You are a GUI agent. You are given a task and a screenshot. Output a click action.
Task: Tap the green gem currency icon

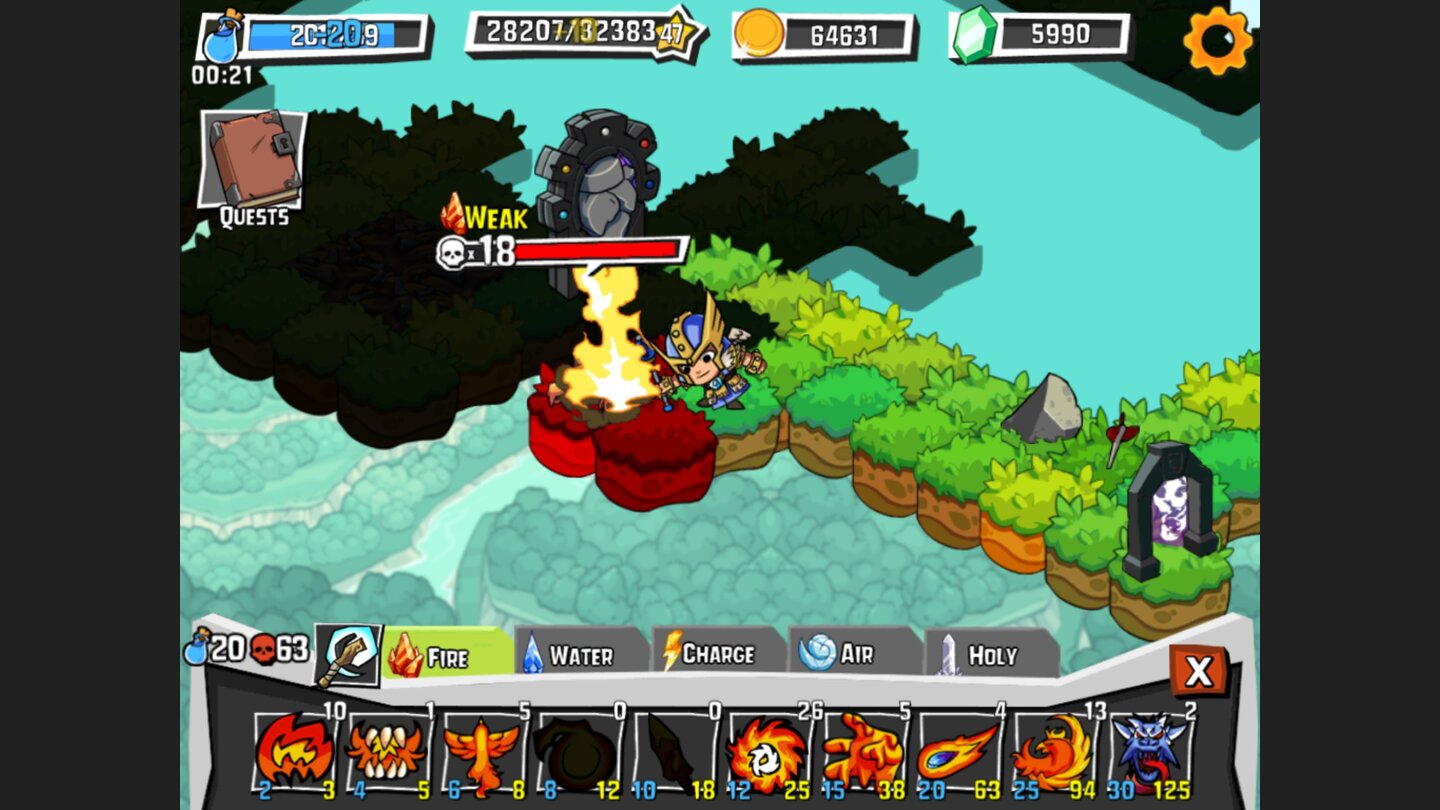[974, 36]
